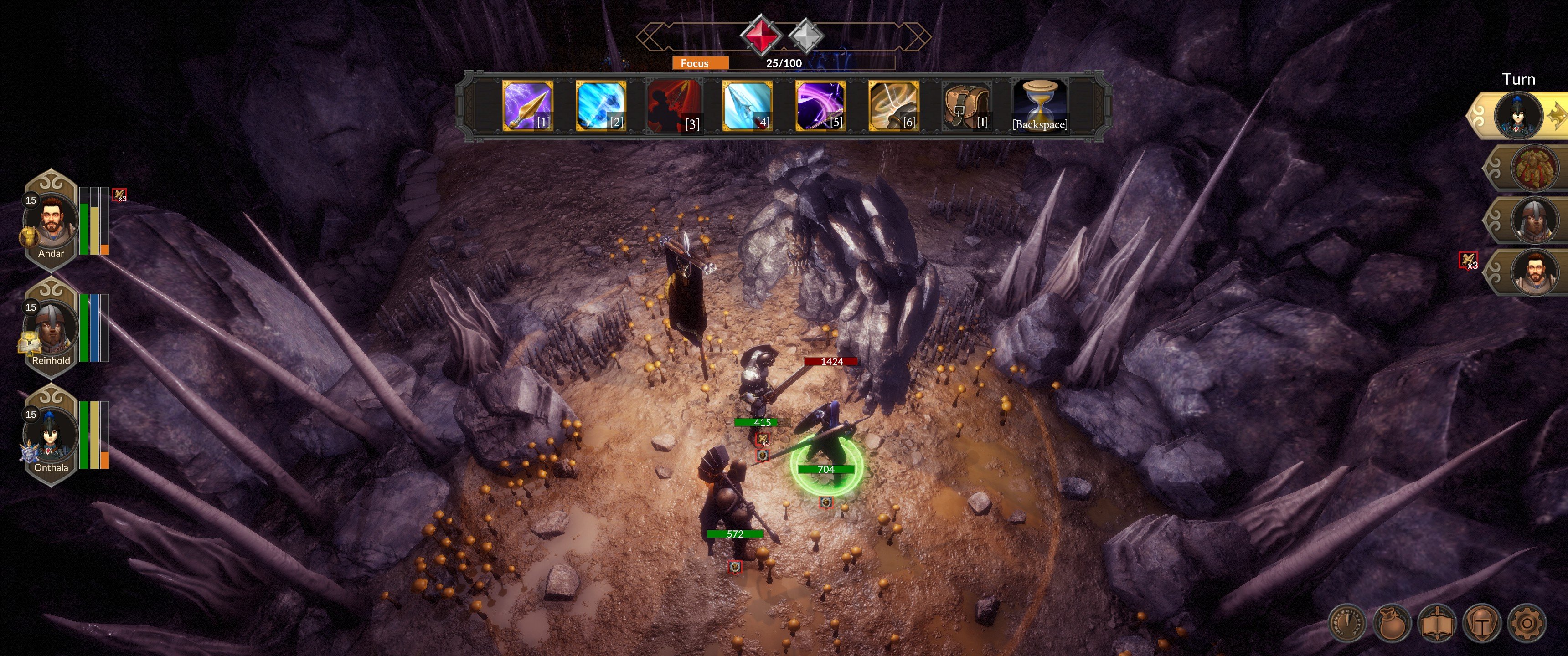
Task: Click Onthala's active turn-order portrait
Action: point(1518,116)
